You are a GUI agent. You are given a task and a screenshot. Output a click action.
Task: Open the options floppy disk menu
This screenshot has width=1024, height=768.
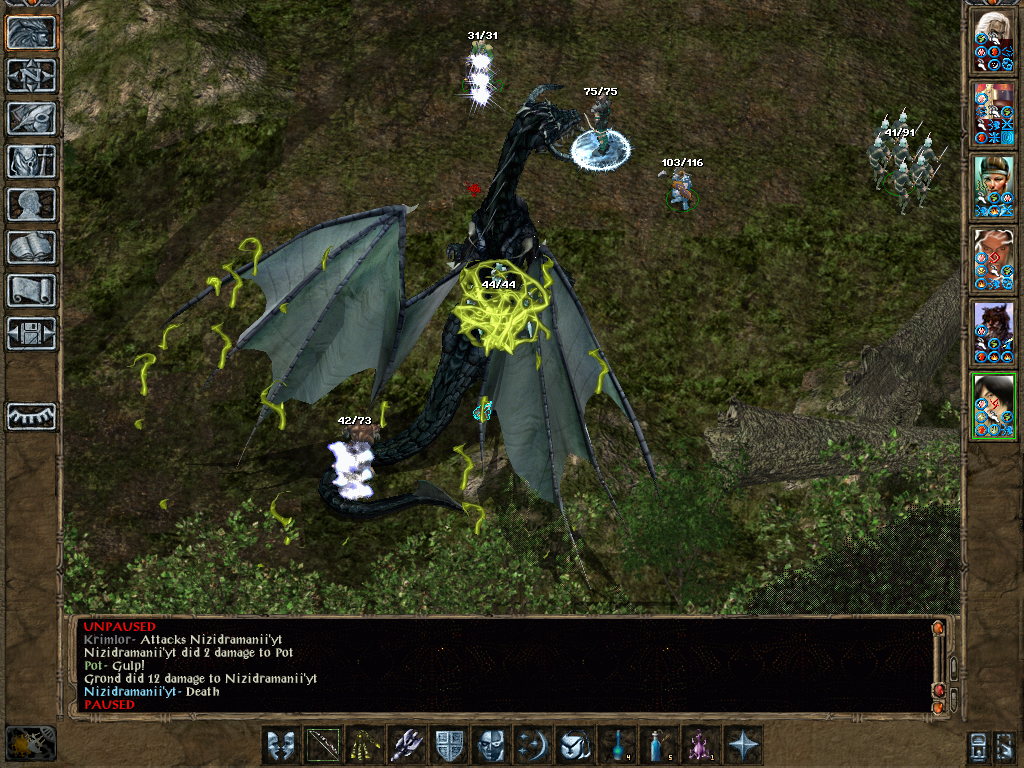[x=32, y=333]
